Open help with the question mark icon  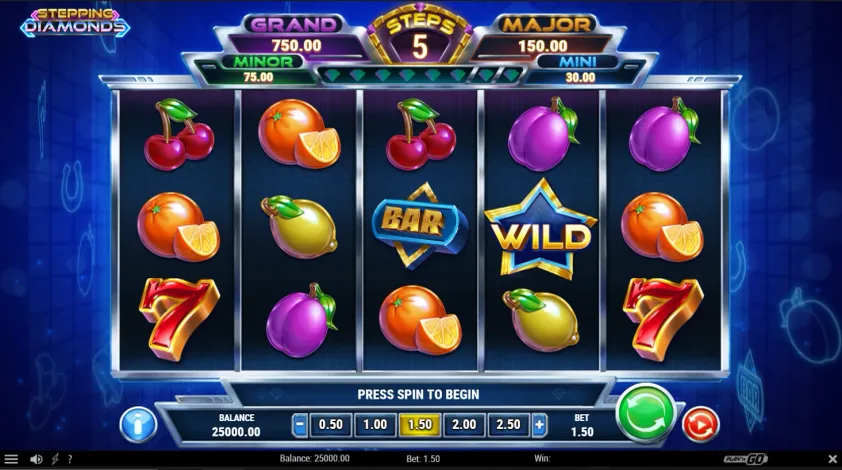[69, 459]
